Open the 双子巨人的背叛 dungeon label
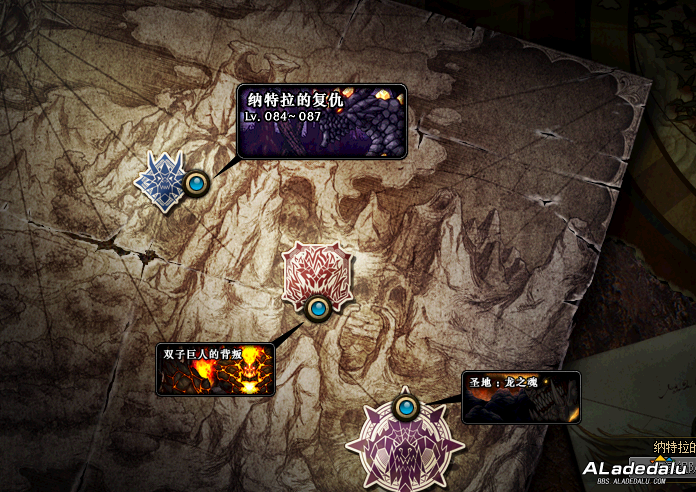Image resolution: width=696 pixels, height=492 pixels. [x=215, y=369]
